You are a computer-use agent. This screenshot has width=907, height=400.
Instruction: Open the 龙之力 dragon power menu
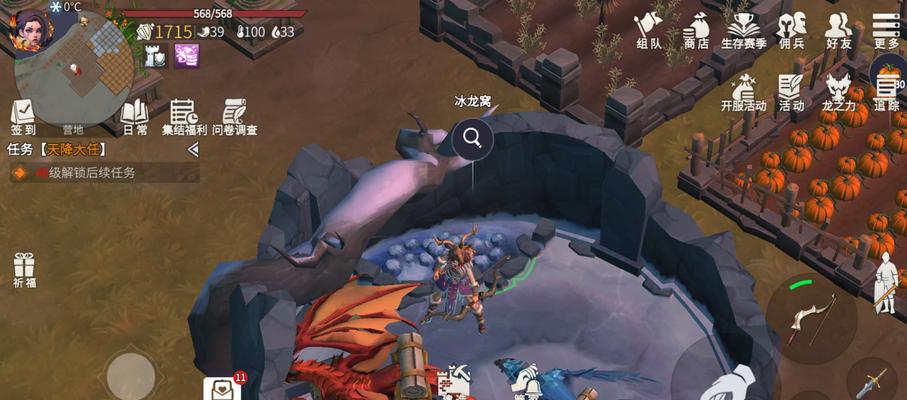(x=838, y=92)
